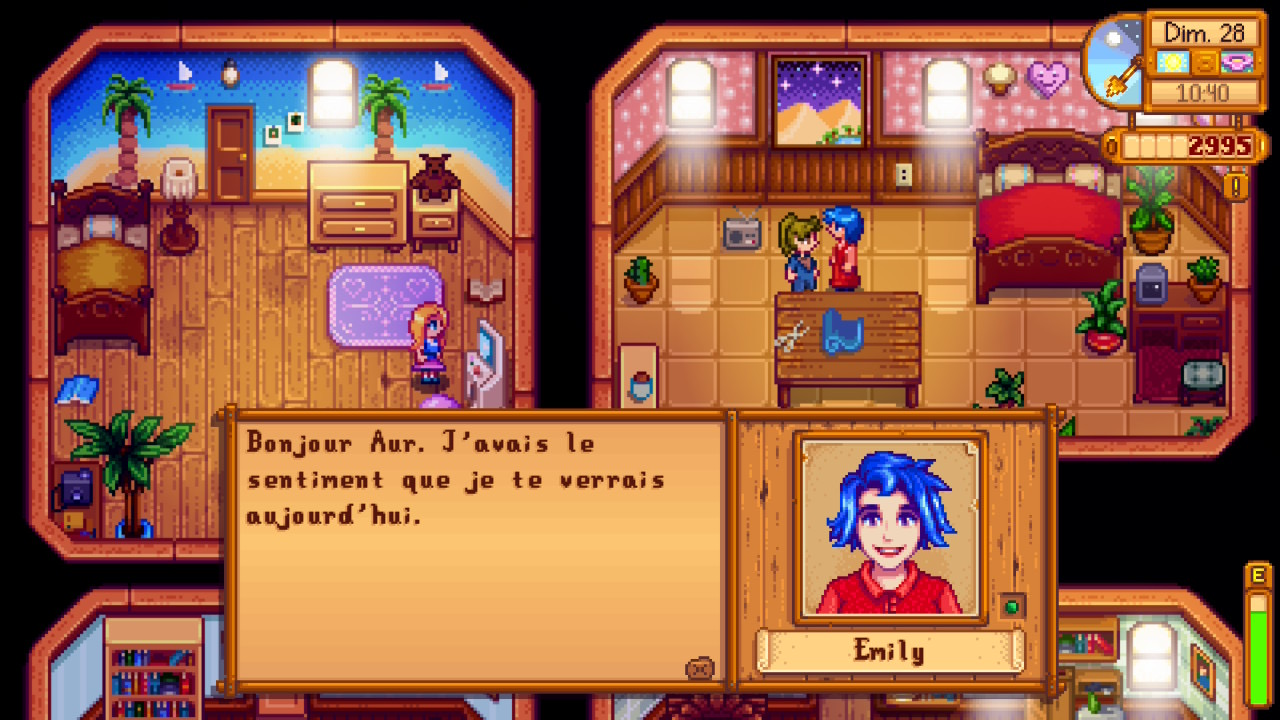The width and height of the screenshot is (1280, 720).
Task: Click the blue cloth on the work table
Action: tap(841, 333)
